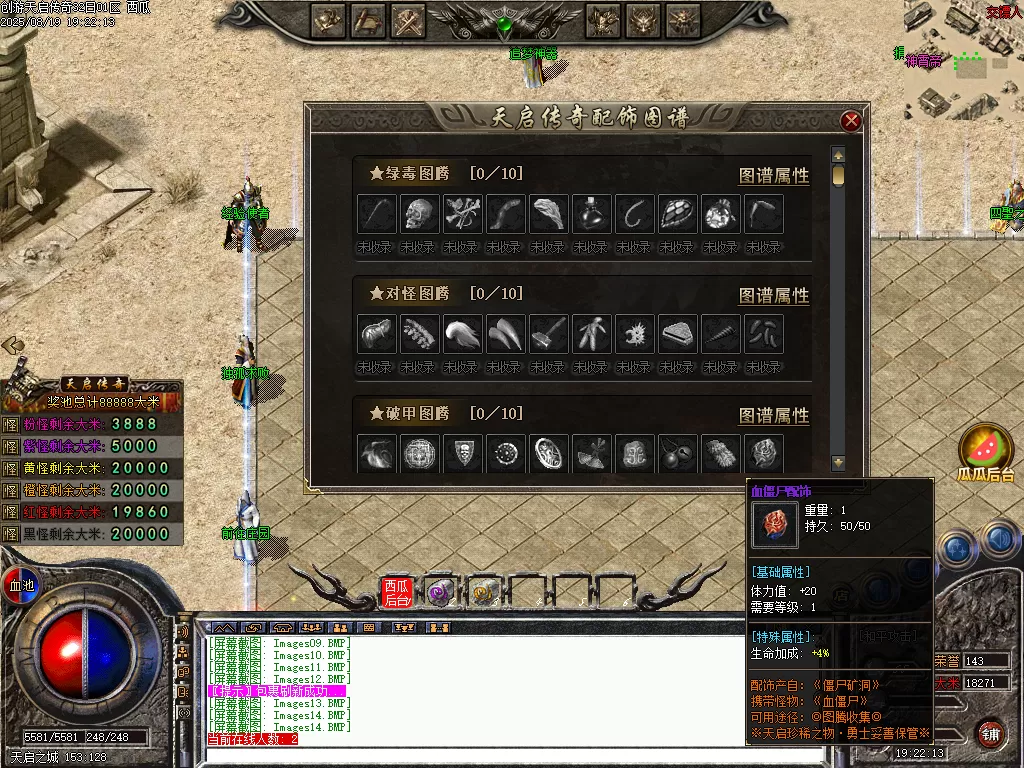The height and width of the screenshot is (768, 1024).
Task: Click the scrollbar up arrow in 图谱 panel
Action: tap(839, 155)
